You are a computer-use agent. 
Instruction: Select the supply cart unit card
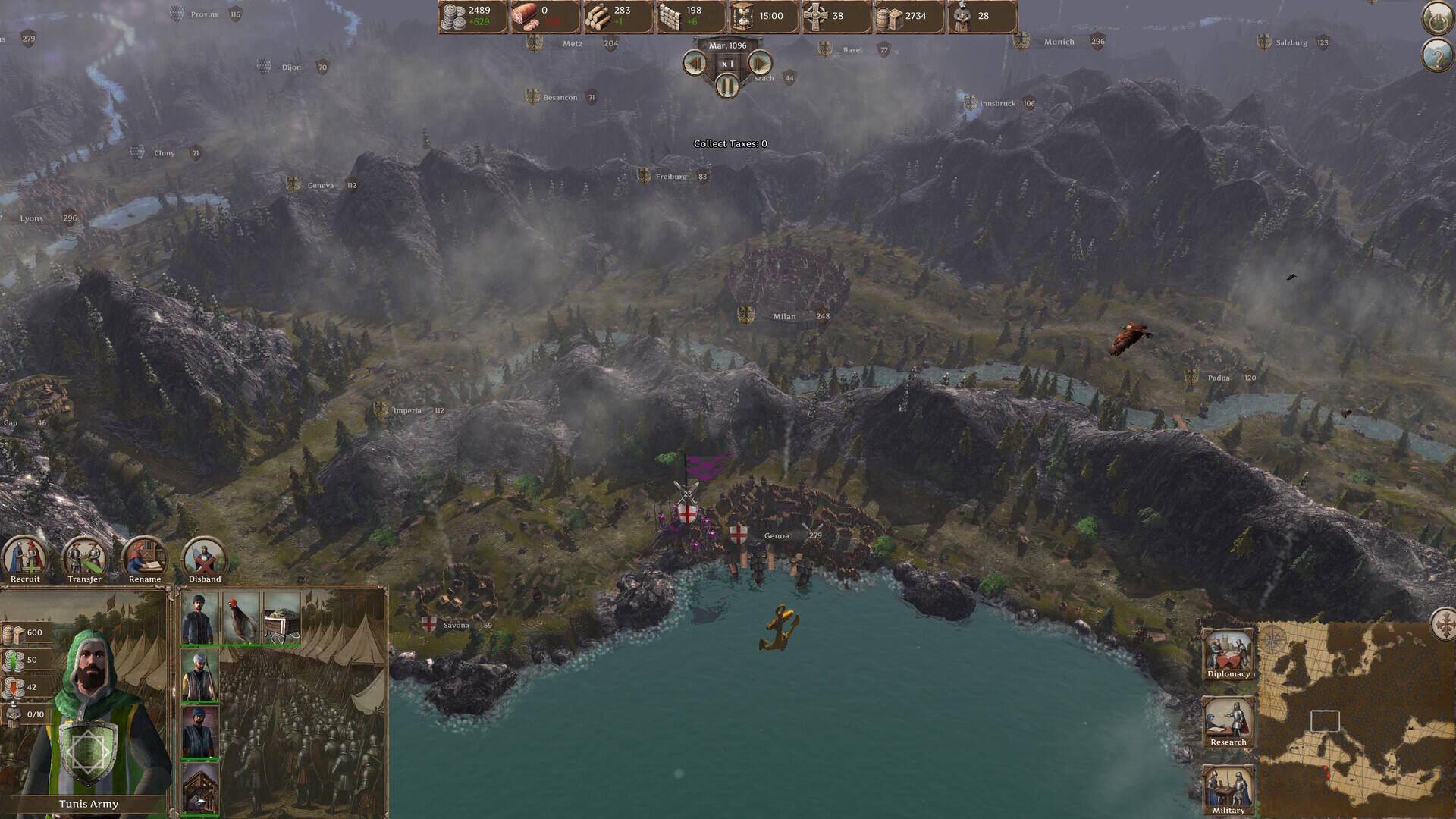(281, 618)
